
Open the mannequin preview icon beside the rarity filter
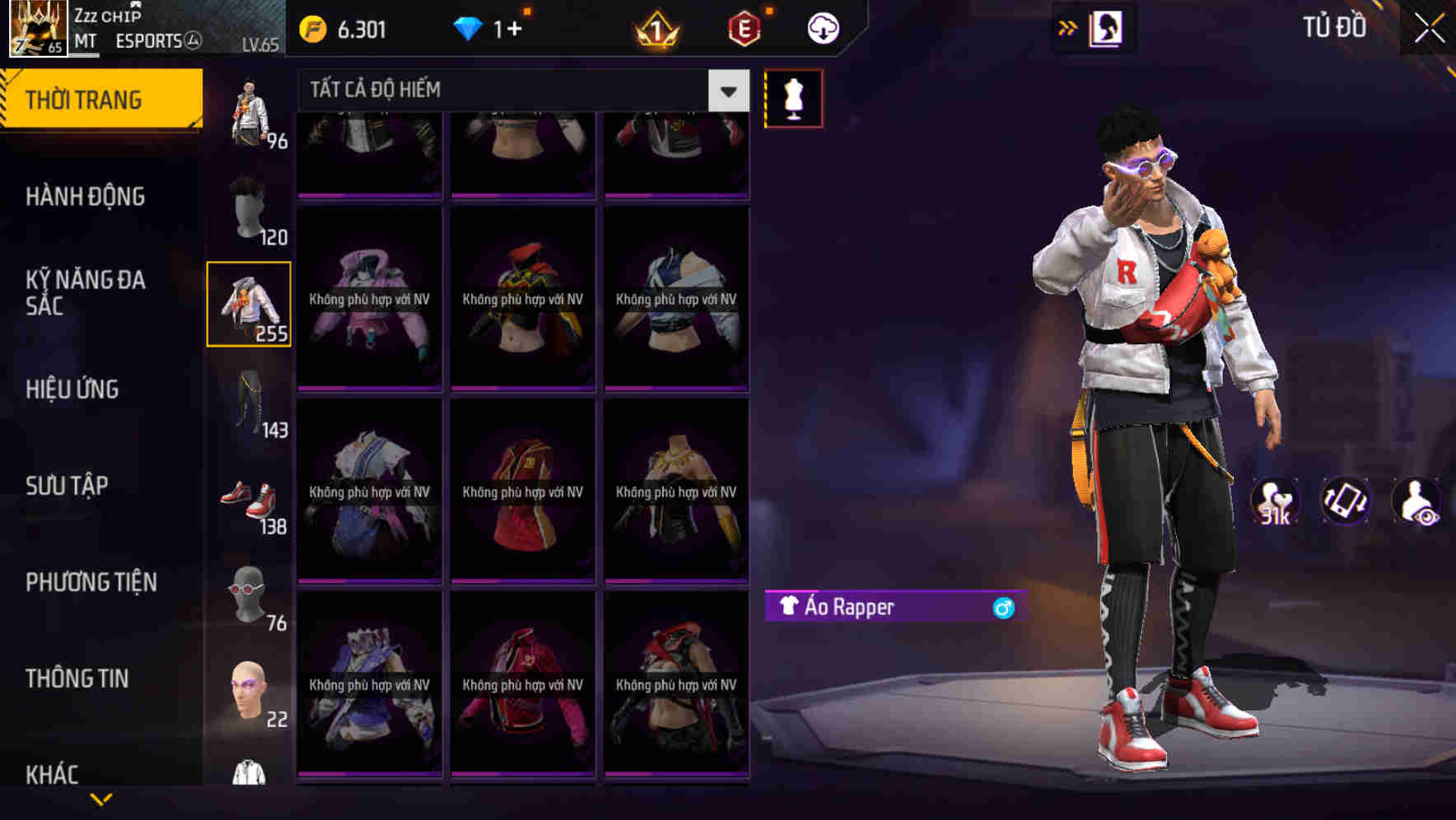coord(792,97)
